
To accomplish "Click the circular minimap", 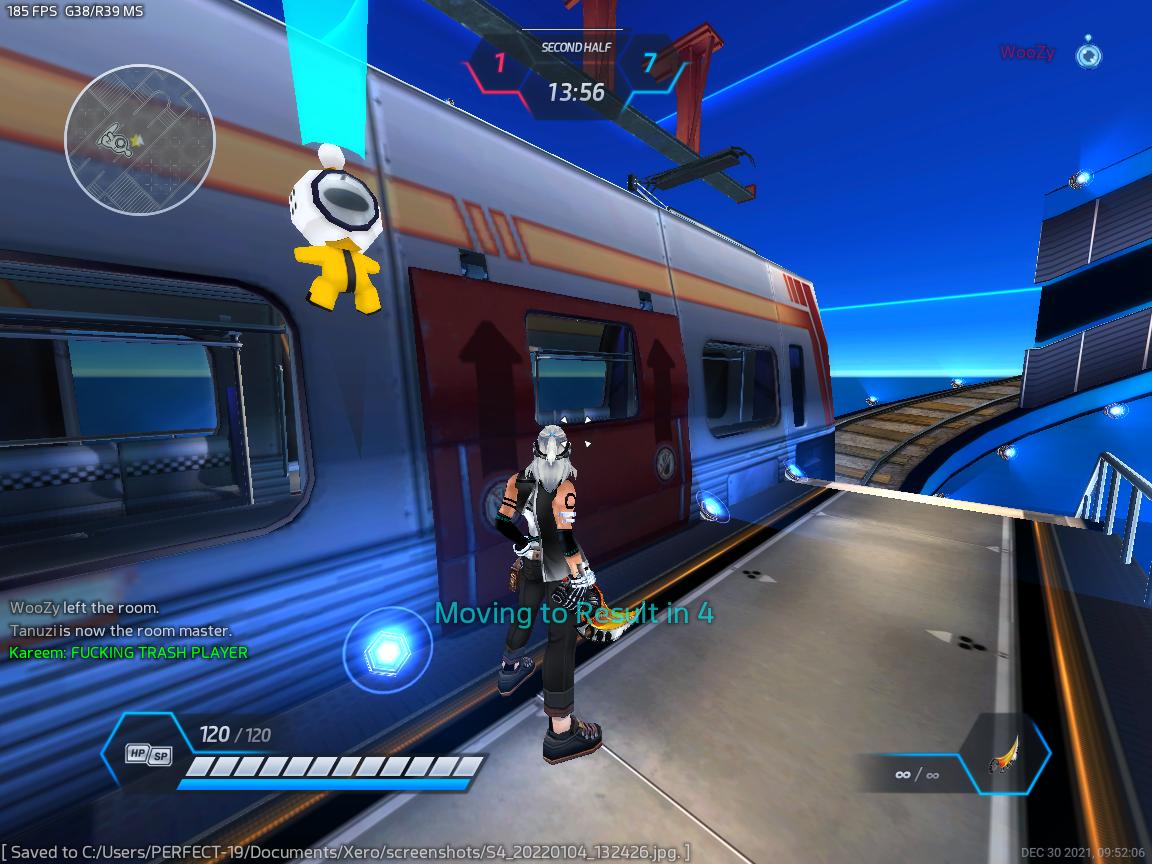I will 139,139.
